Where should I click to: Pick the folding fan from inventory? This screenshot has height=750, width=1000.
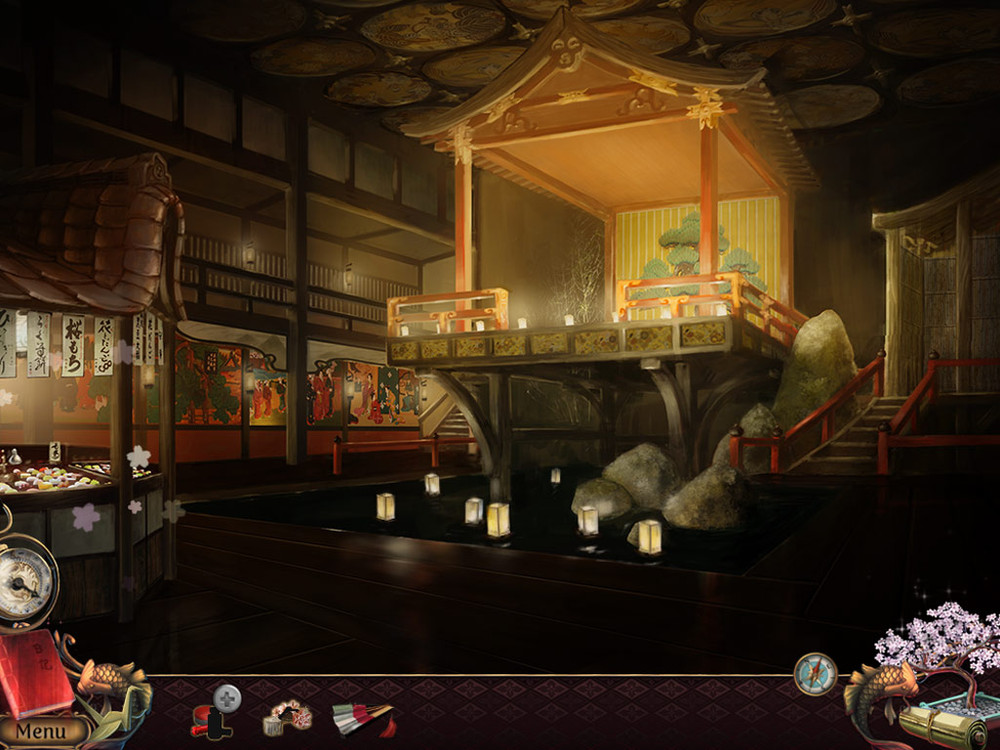click(360, 717)
